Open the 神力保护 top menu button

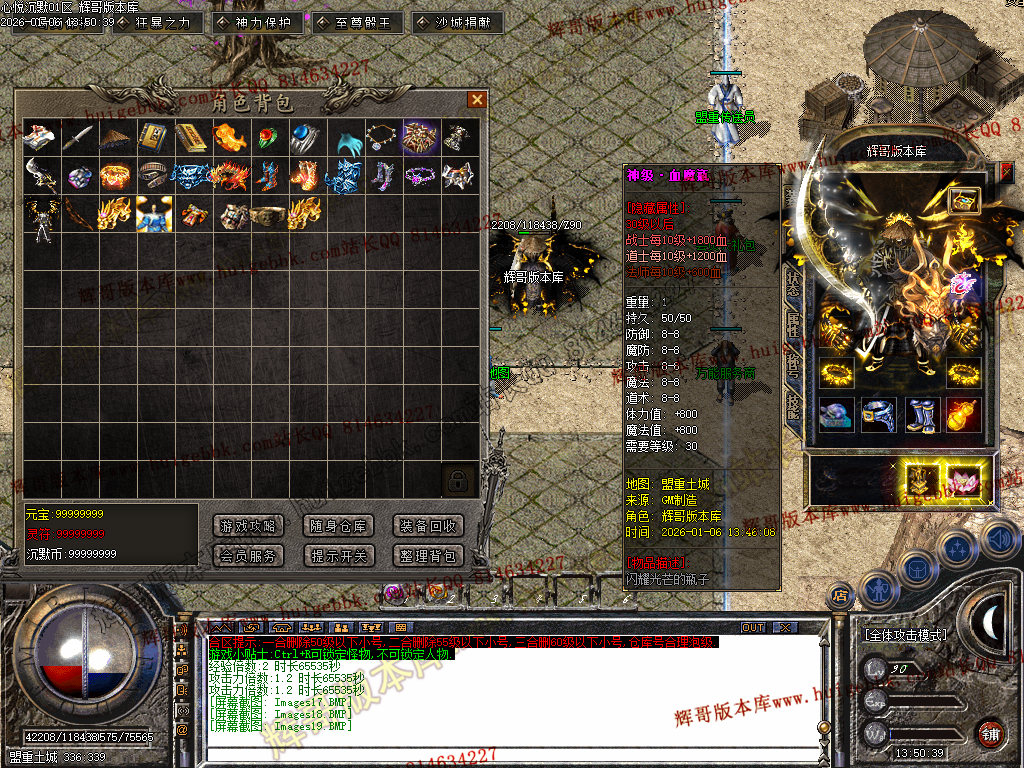(257, 22)
